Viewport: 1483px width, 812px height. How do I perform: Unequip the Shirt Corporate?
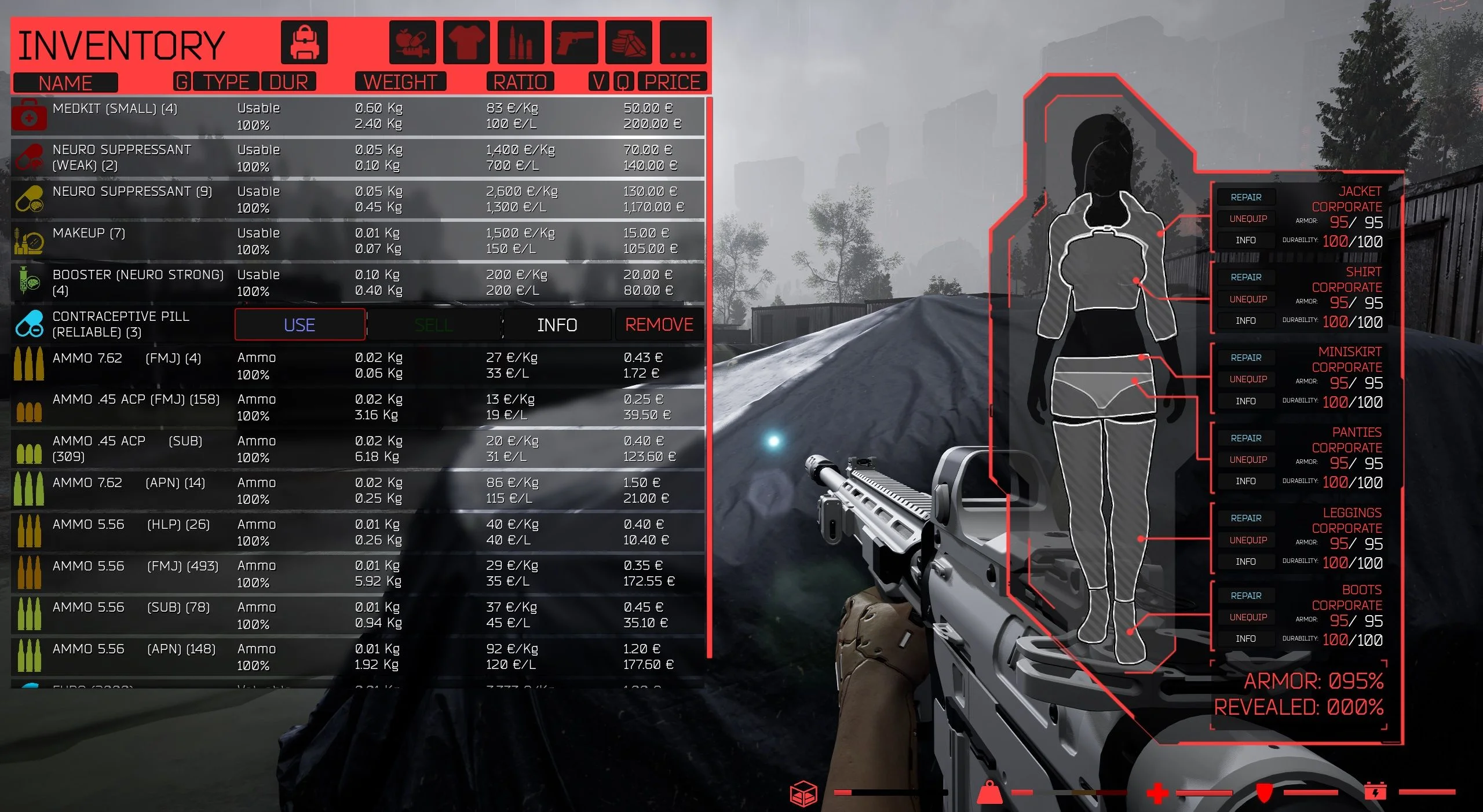(x=1248, y=299)
